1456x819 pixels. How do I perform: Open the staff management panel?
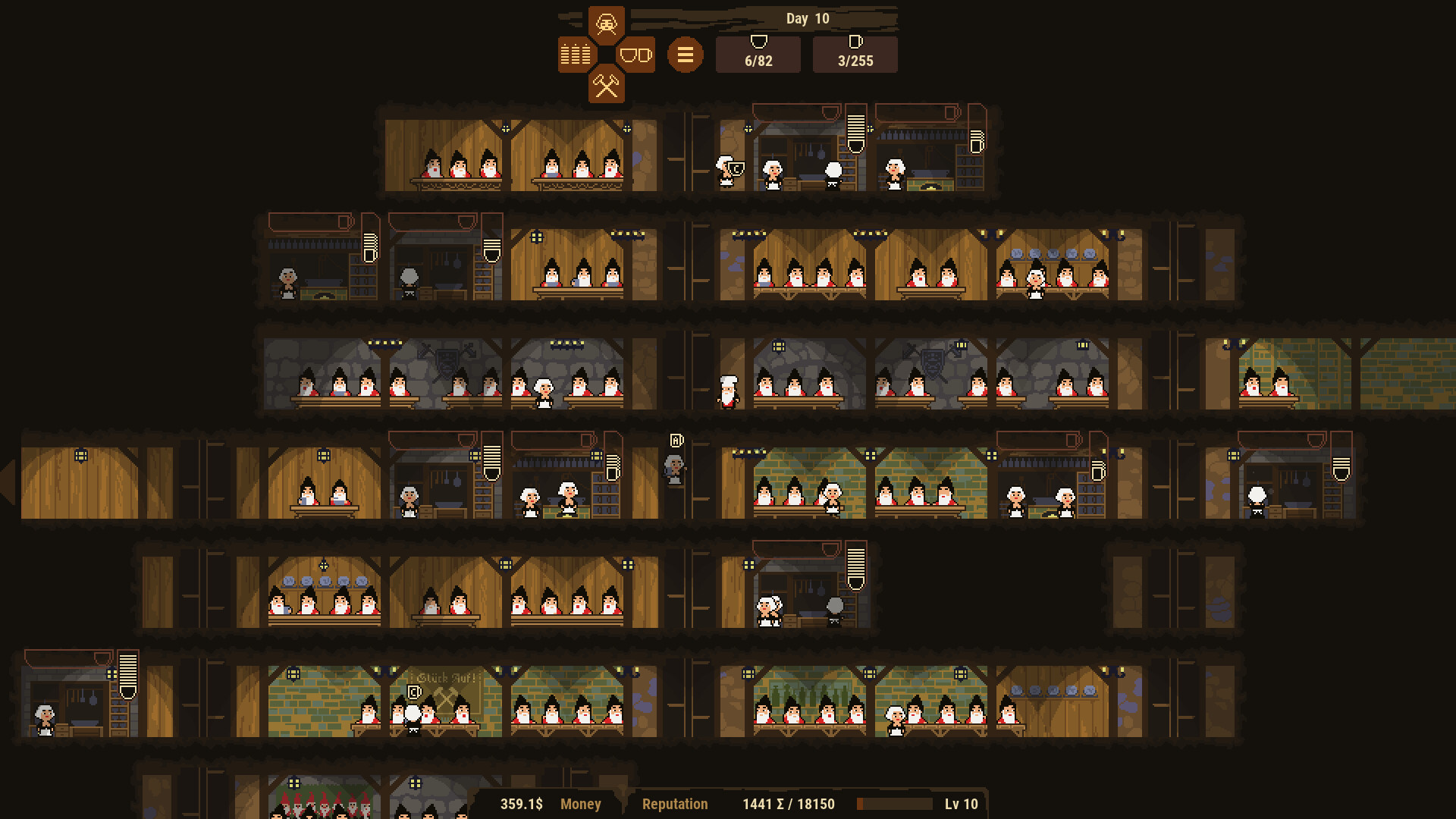point(605,24)
